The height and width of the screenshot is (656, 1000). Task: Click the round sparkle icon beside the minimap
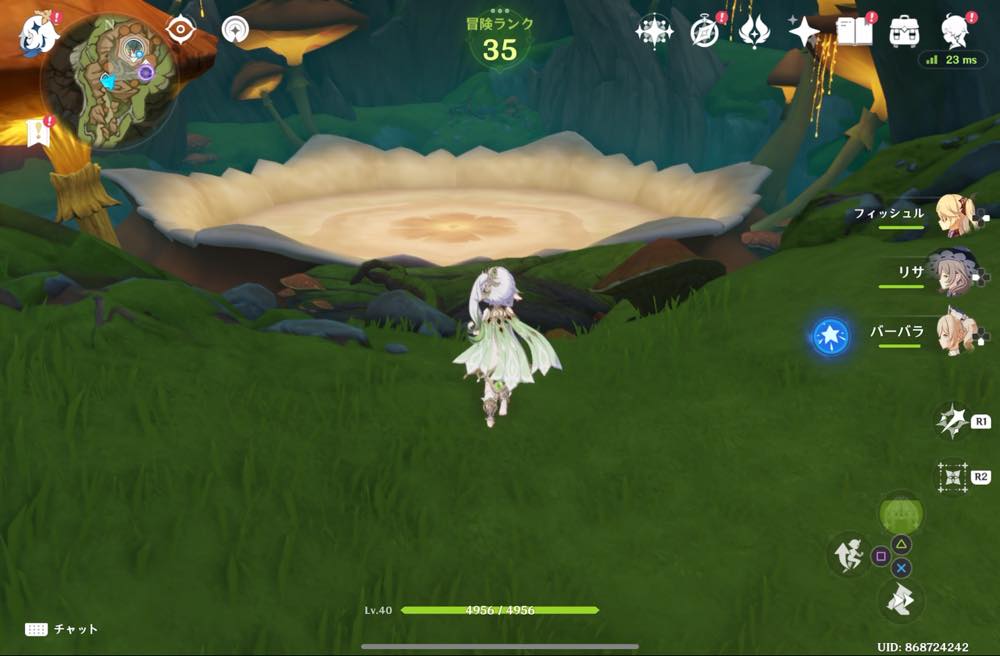[236, 30]
